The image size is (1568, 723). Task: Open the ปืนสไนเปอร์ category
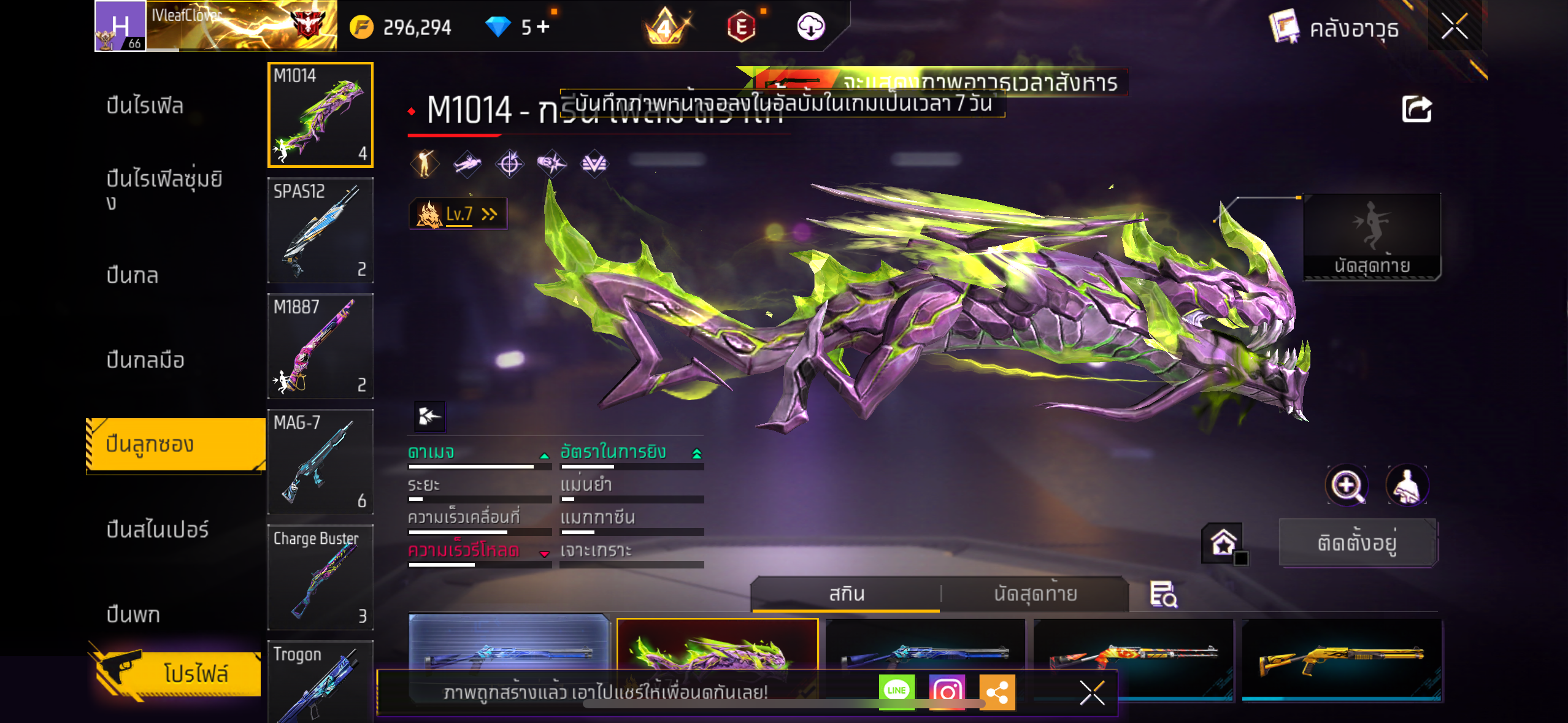point(158,529)
